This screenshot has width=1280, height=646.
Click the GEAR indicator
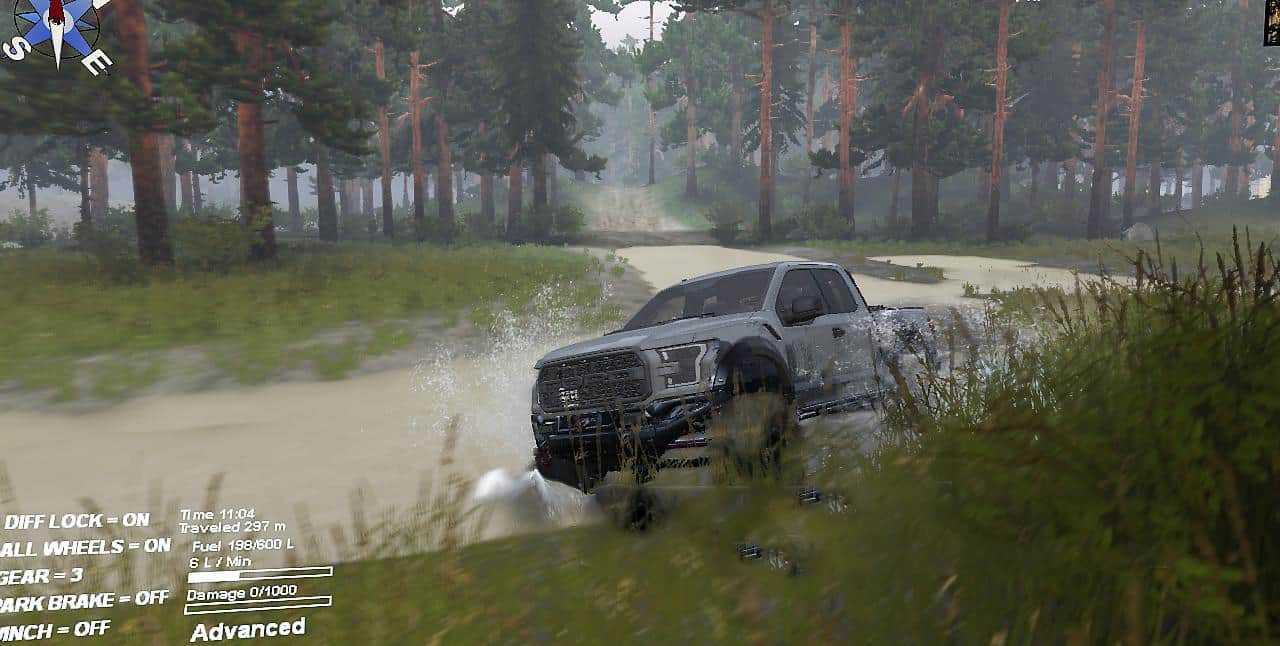(42, 576)
